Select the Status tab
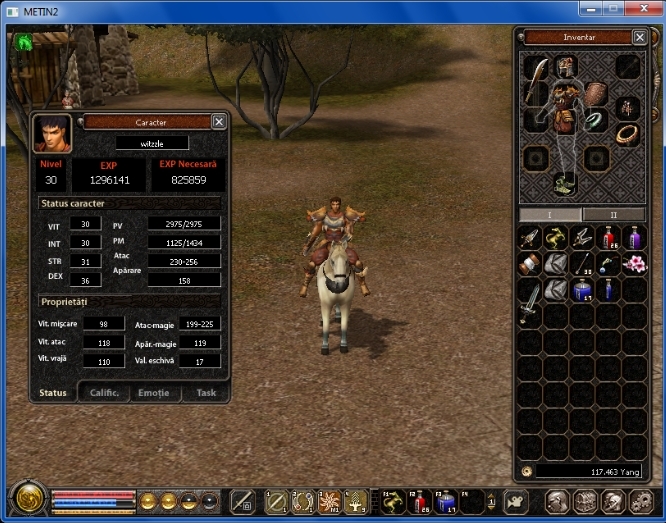 53,393
